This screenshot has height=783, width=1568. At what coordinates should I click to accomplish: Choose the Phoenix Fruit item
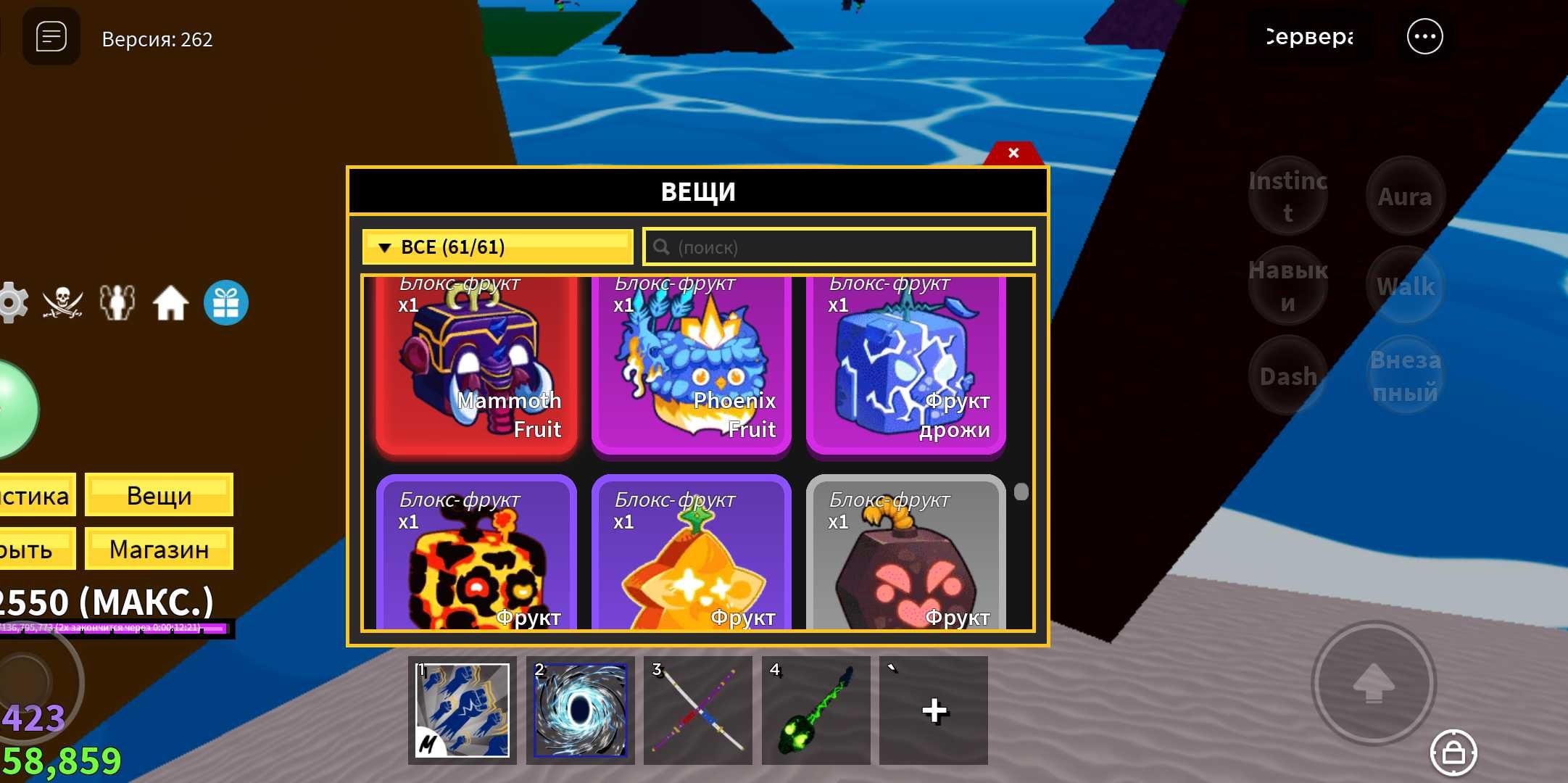click(691, 366)
